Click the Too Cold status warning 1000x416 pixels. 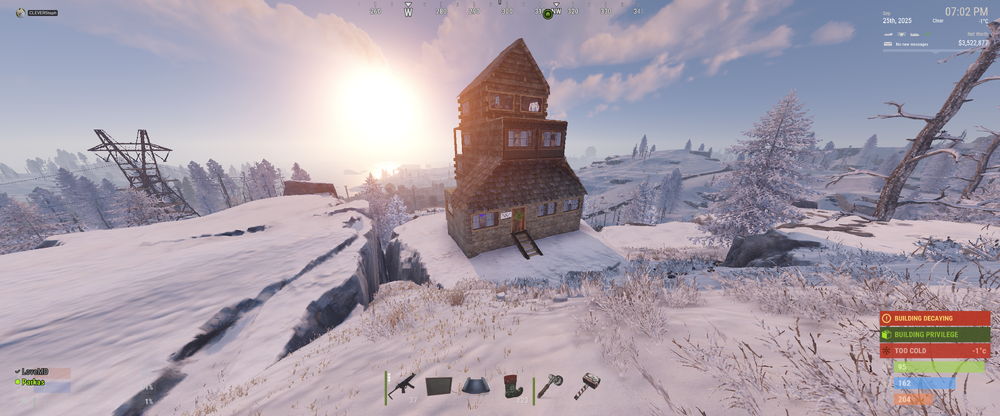click(x=934, y=351)
